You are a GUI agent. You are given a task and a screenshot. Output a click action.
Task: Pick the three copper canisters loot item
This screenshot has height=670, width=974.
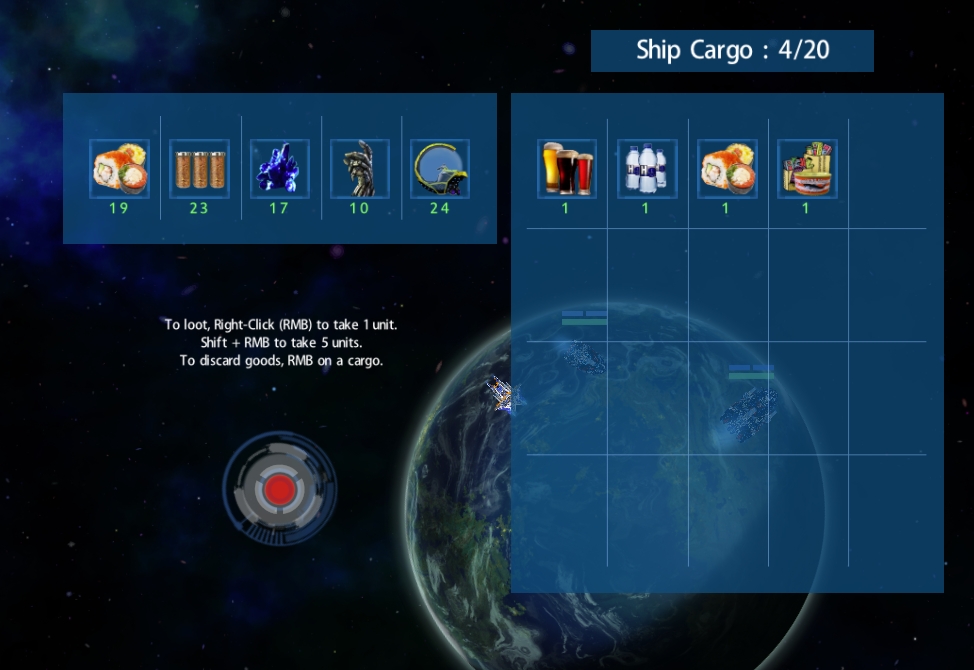[x=199, y=169]
